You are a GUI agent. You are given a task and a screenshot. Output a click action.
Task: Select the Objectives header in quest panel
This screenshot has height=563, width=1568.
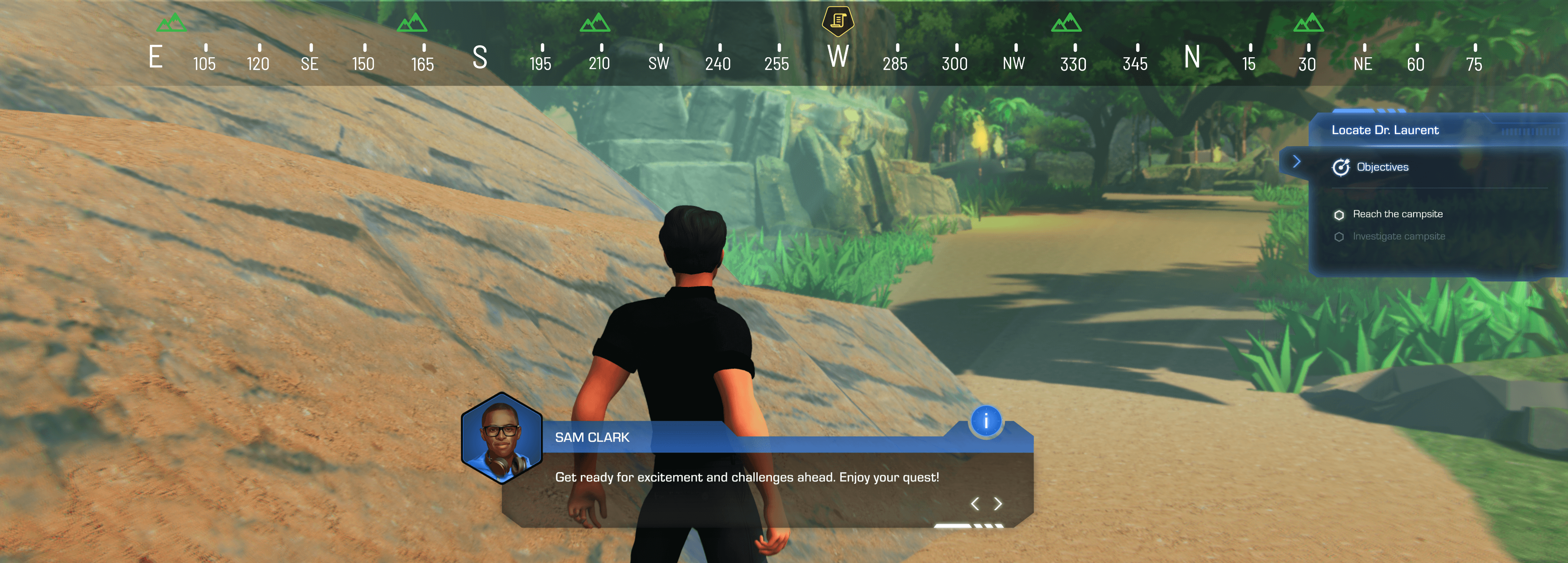point(1382,167)
